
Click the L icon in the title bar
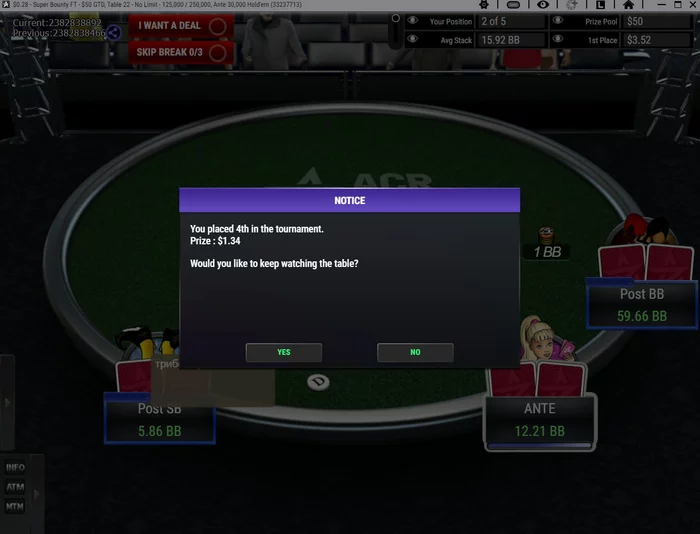point(600,5)
